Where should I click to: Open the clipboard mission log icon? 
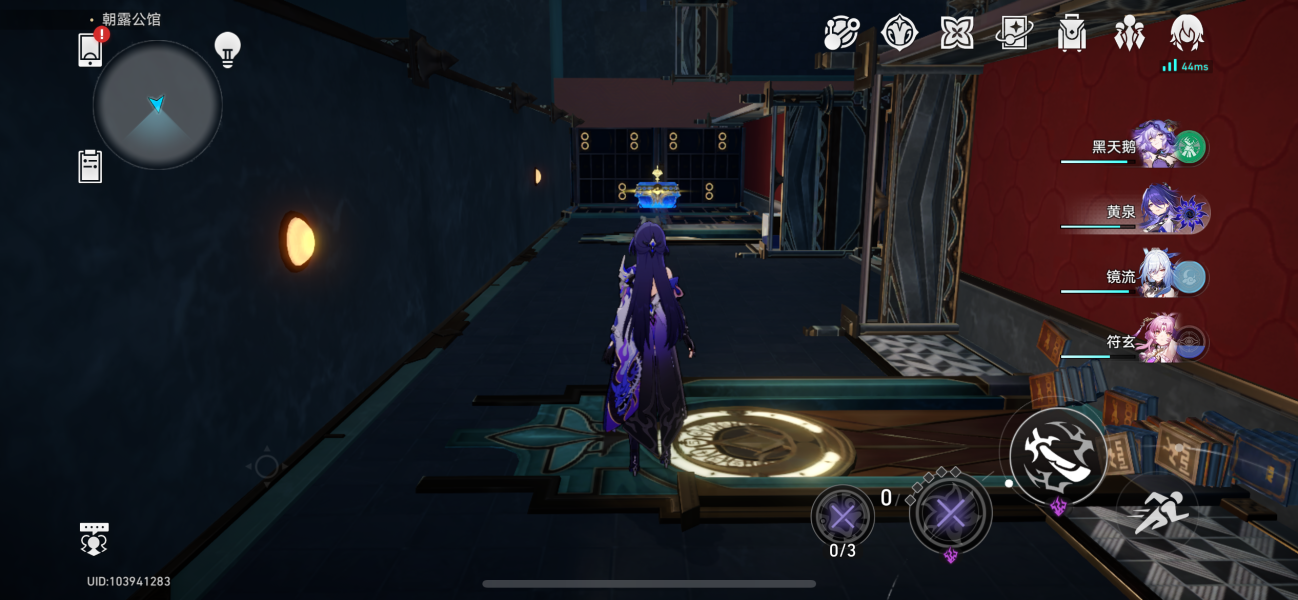tap(90, 166)
